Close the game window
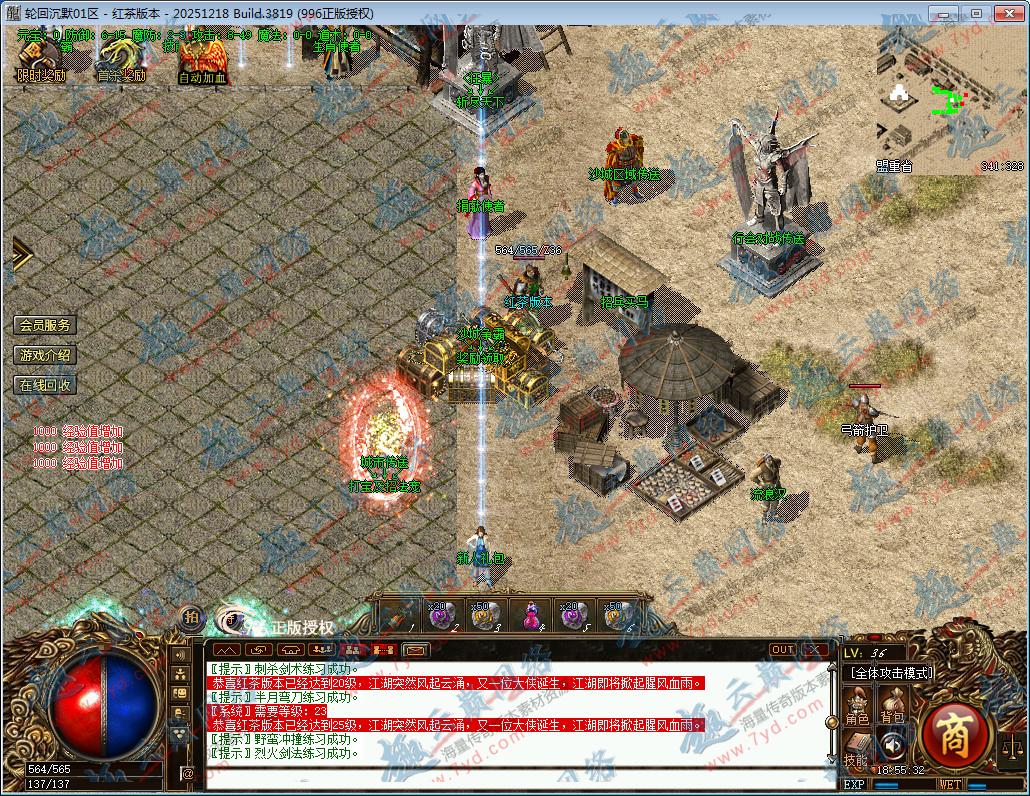Screen dimensions: 1030x796 click(x=1008, y=13)
